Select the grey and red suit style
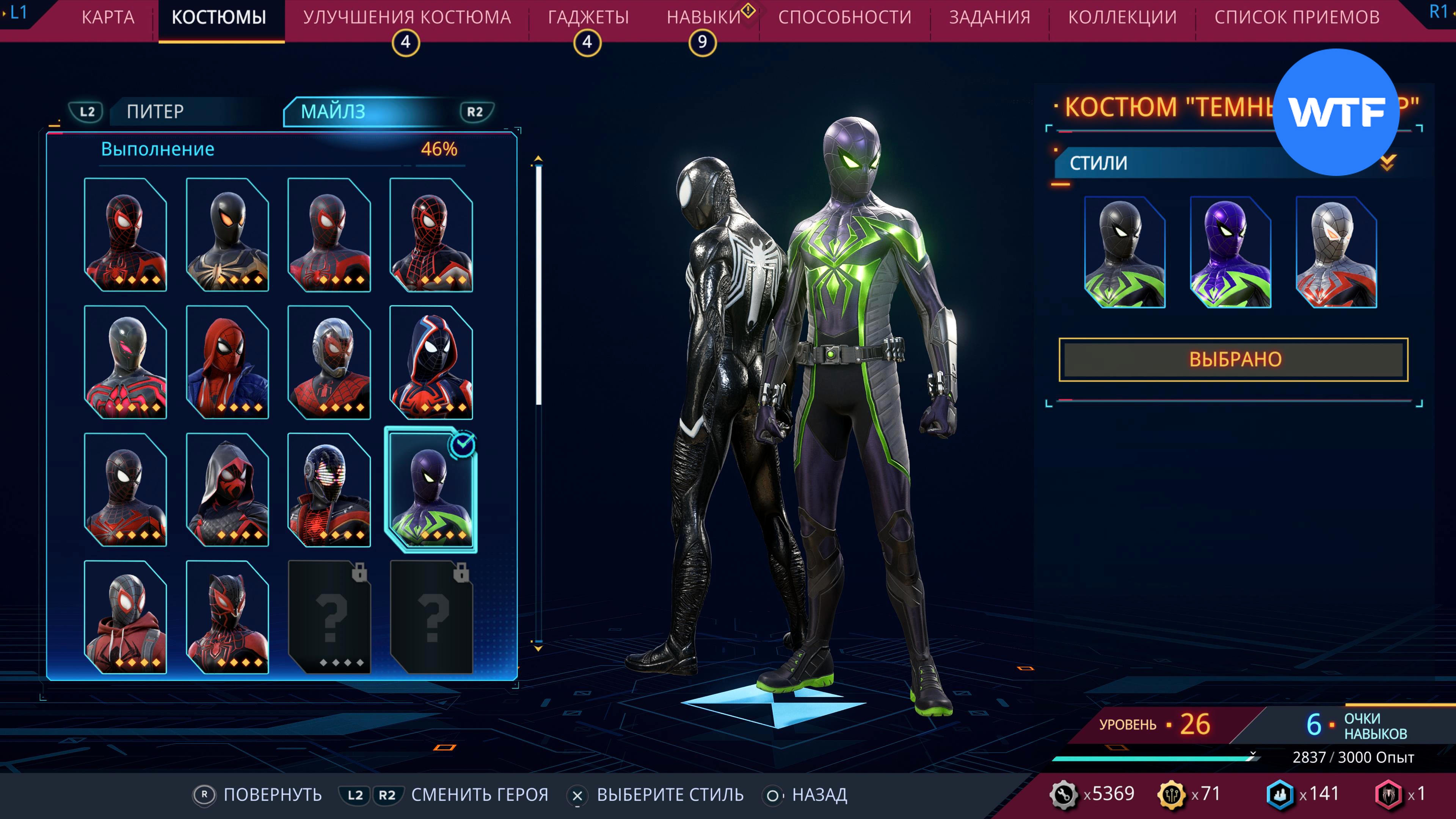The image size is (1456, 819). pos(1336,252)
